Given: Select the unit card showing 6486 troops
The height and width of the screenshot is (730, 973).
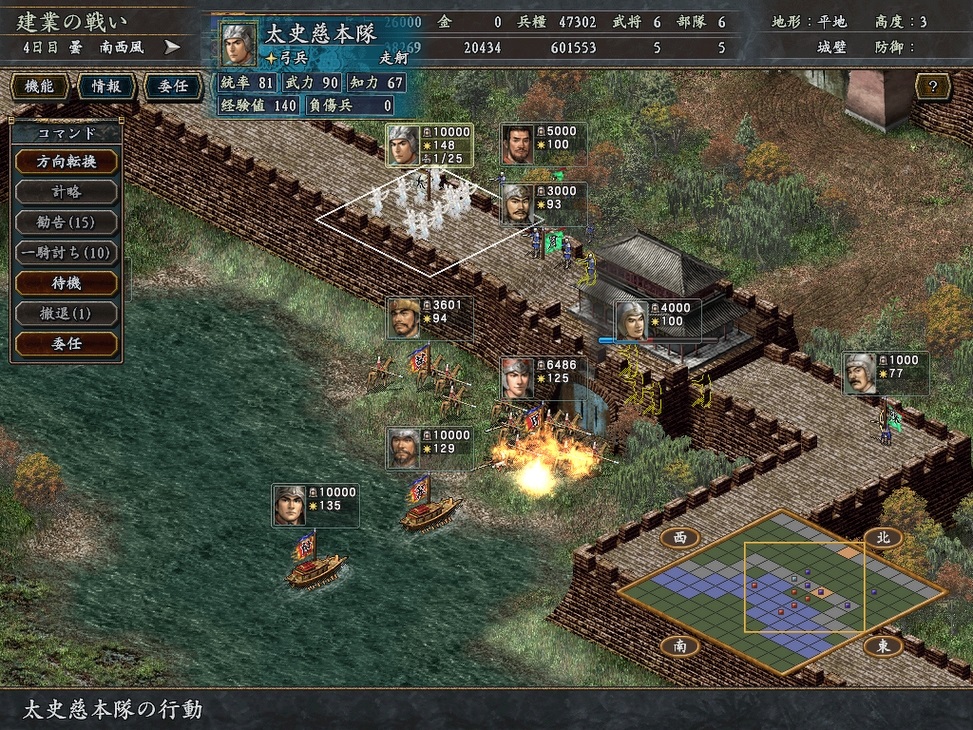Looking at the screenshot, I should coord(542,378).
